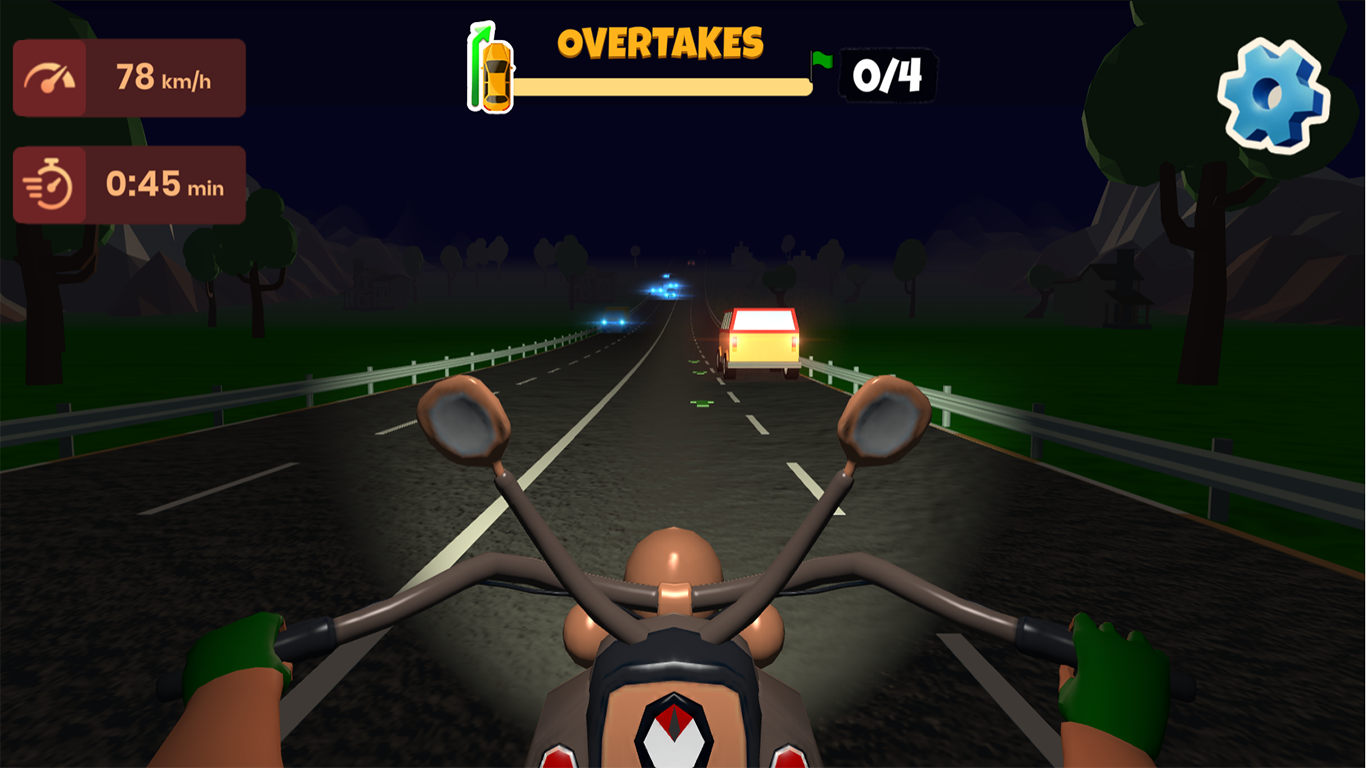This screenshot has height=768, width=1366.
Task: Click the overtake progress bar
Action: tap(660, 85)
